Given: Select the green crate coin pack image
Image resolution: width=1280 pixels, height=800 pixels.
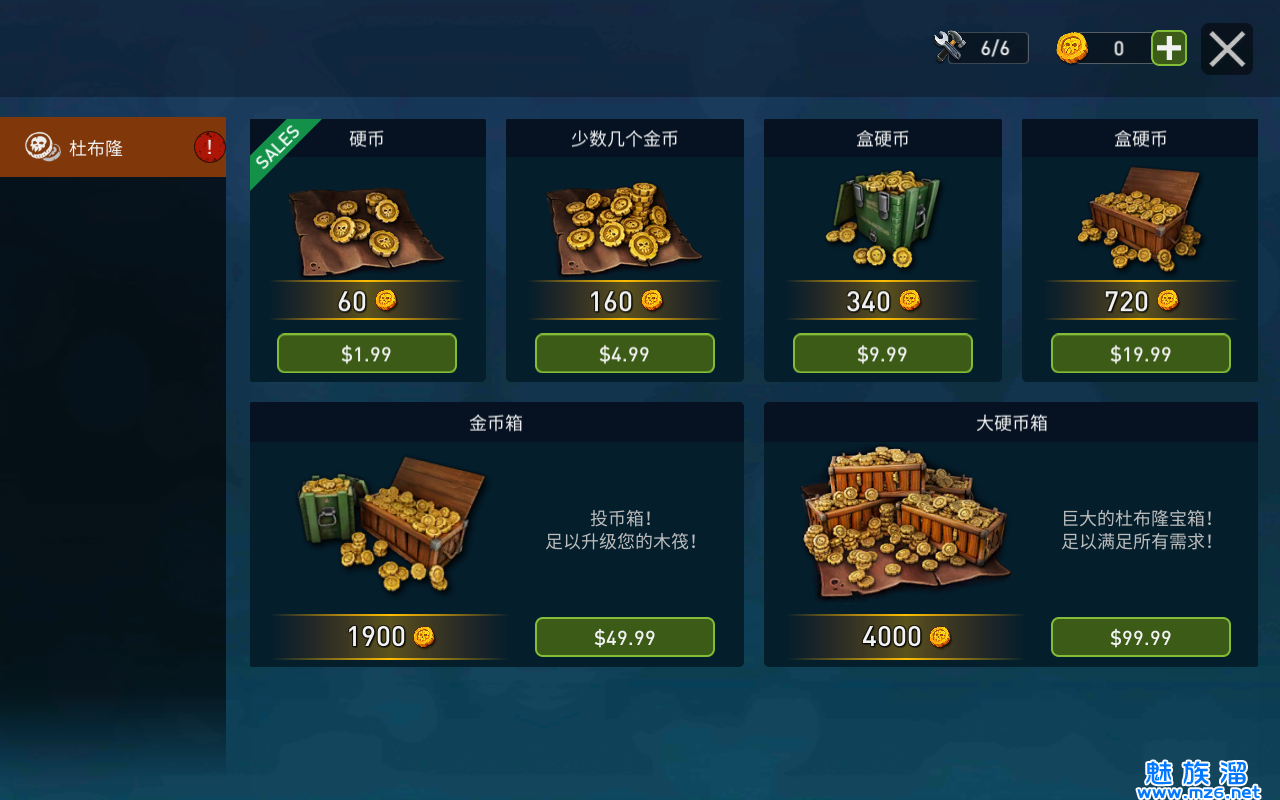Looking at the screenshot, I should coord(880,220).
